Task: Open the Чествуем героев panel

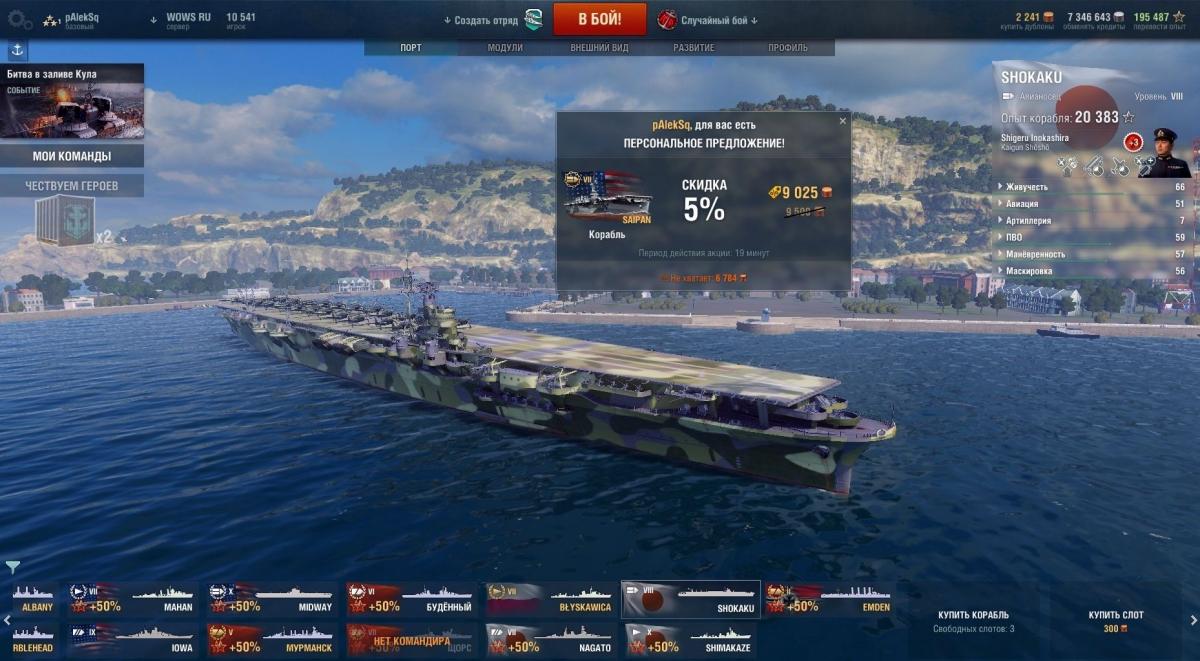Action: (72, 186)
